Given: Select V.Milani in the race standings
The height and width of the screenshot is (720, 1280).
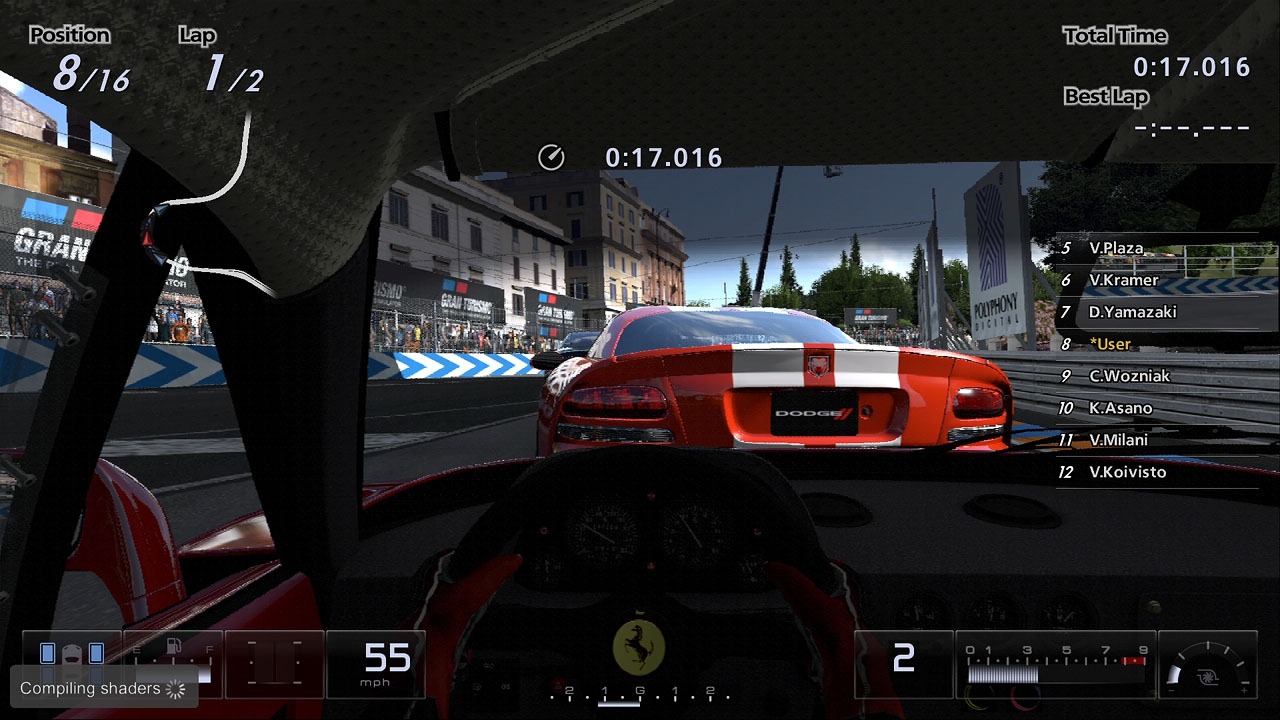Looking at the screenshot, I should point(1118,440).
